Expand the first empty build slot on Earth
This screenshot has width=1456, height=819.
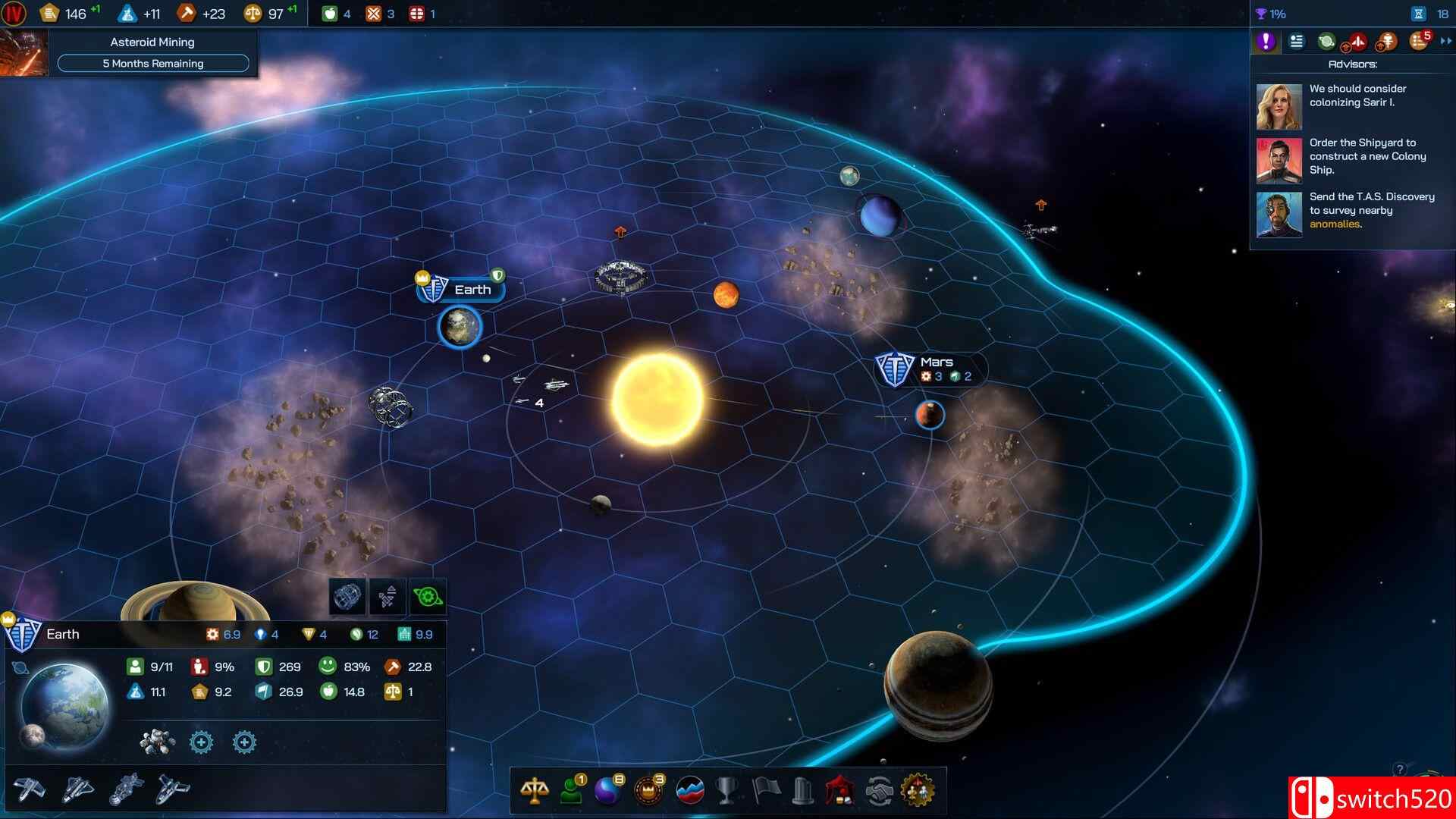tap(202, 742)
